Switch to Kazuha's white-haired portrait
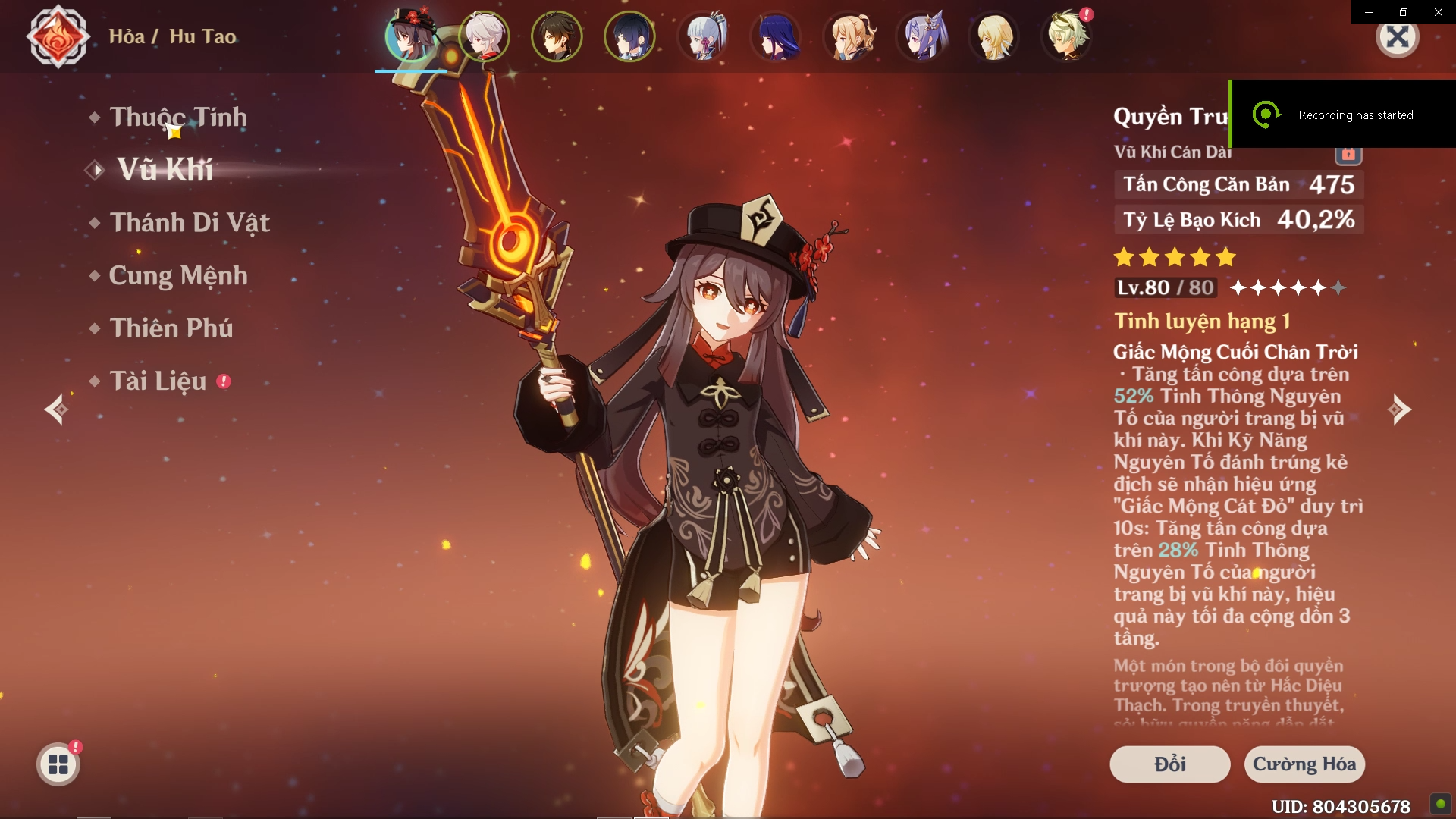1456x819 pixels. [484, 36]
